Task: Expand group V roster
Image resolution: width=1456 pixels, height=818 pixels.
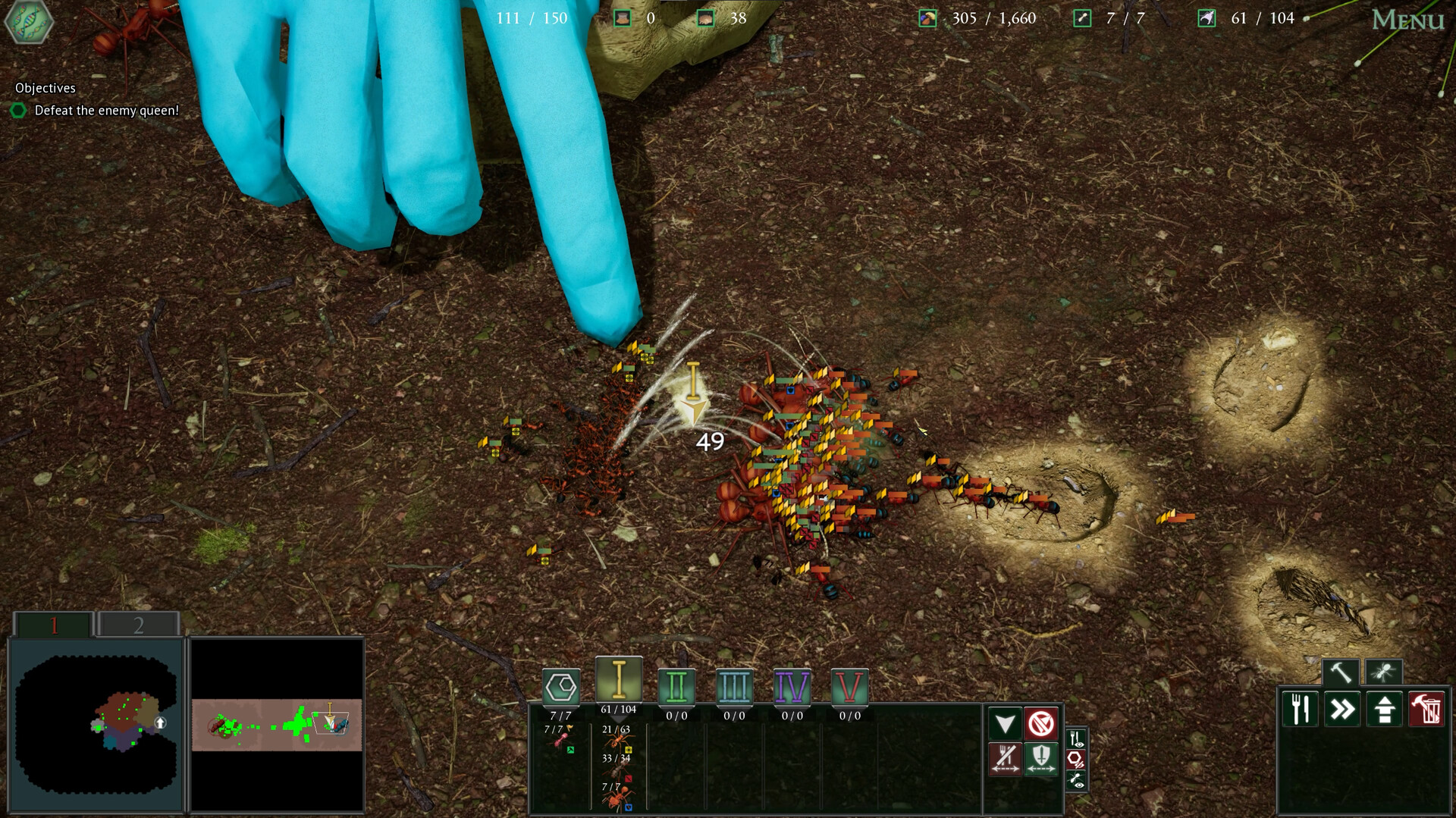Action: (x=850, y=686)
